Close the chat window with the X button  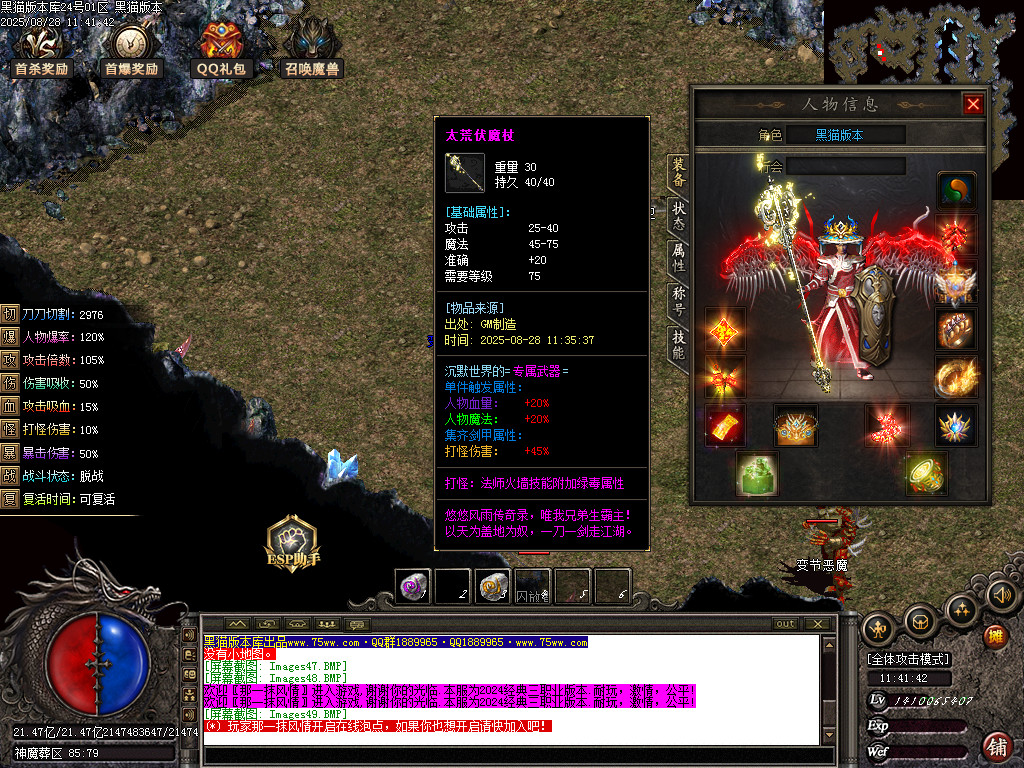818,623
